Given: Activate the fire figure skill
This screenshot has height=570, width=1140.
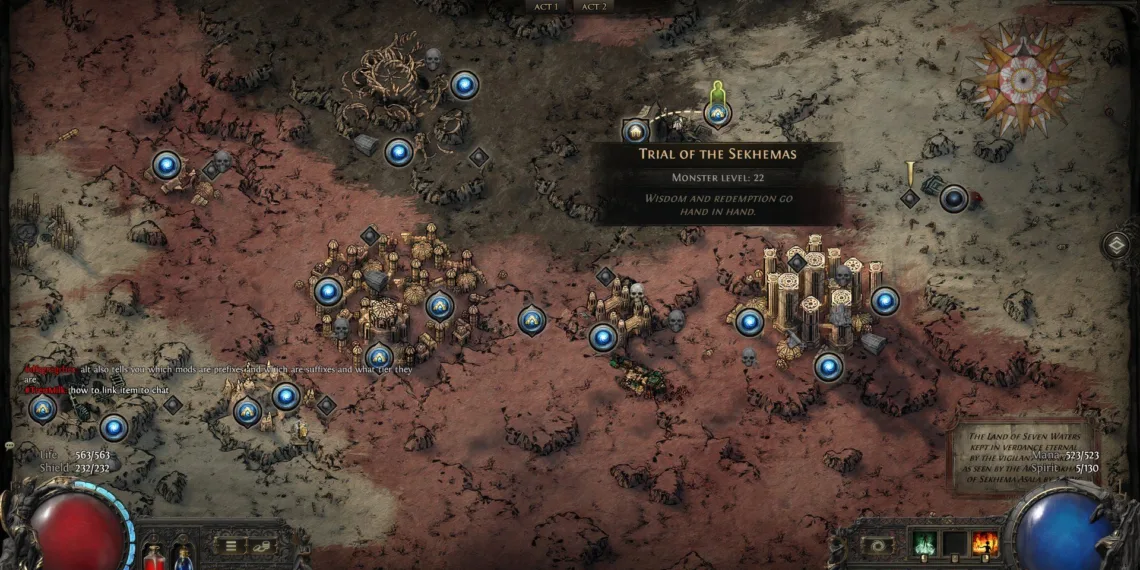Looking at the screenshot, I should 984,544.
